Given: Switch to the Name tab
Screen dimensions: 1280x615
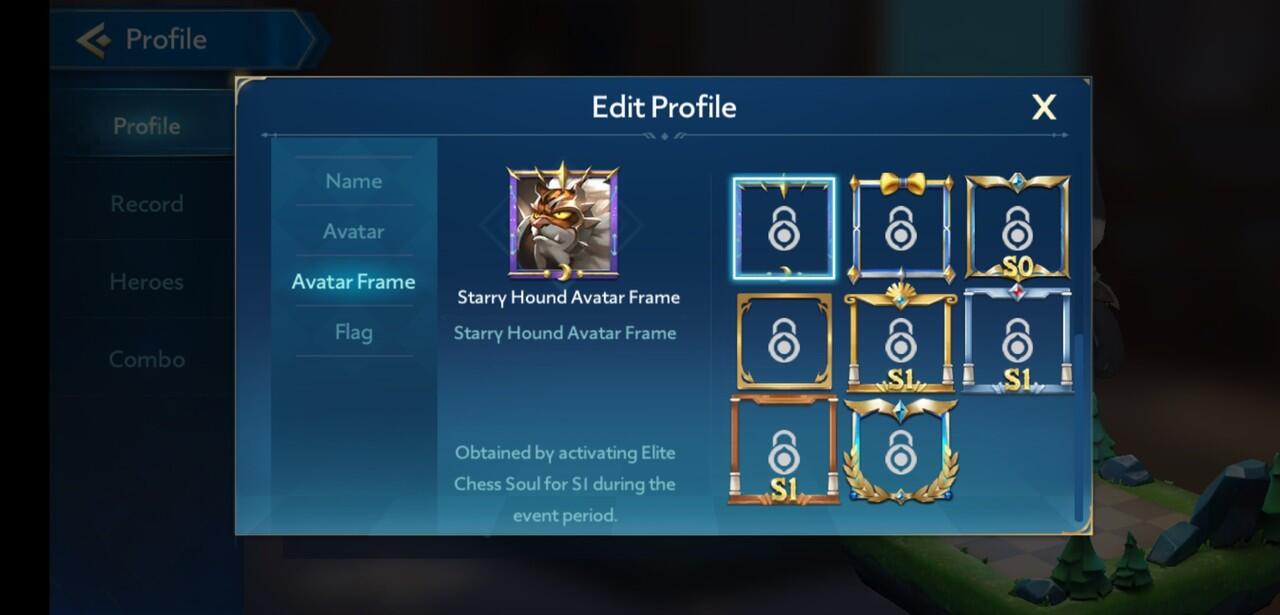Looking at the screenshot, I should click(x=353, y=181).
